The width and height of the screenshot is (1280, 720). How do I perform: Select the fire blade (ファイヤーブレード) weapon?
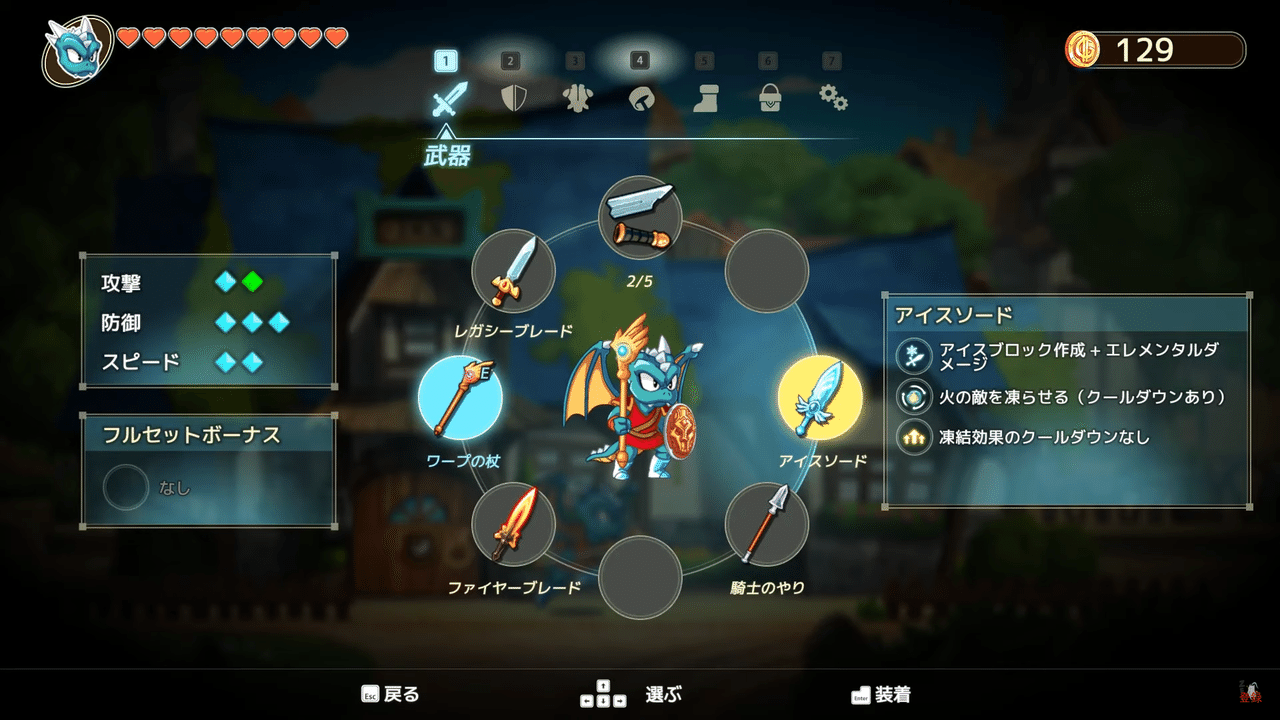pyautogui.click(x=513, y=523)
